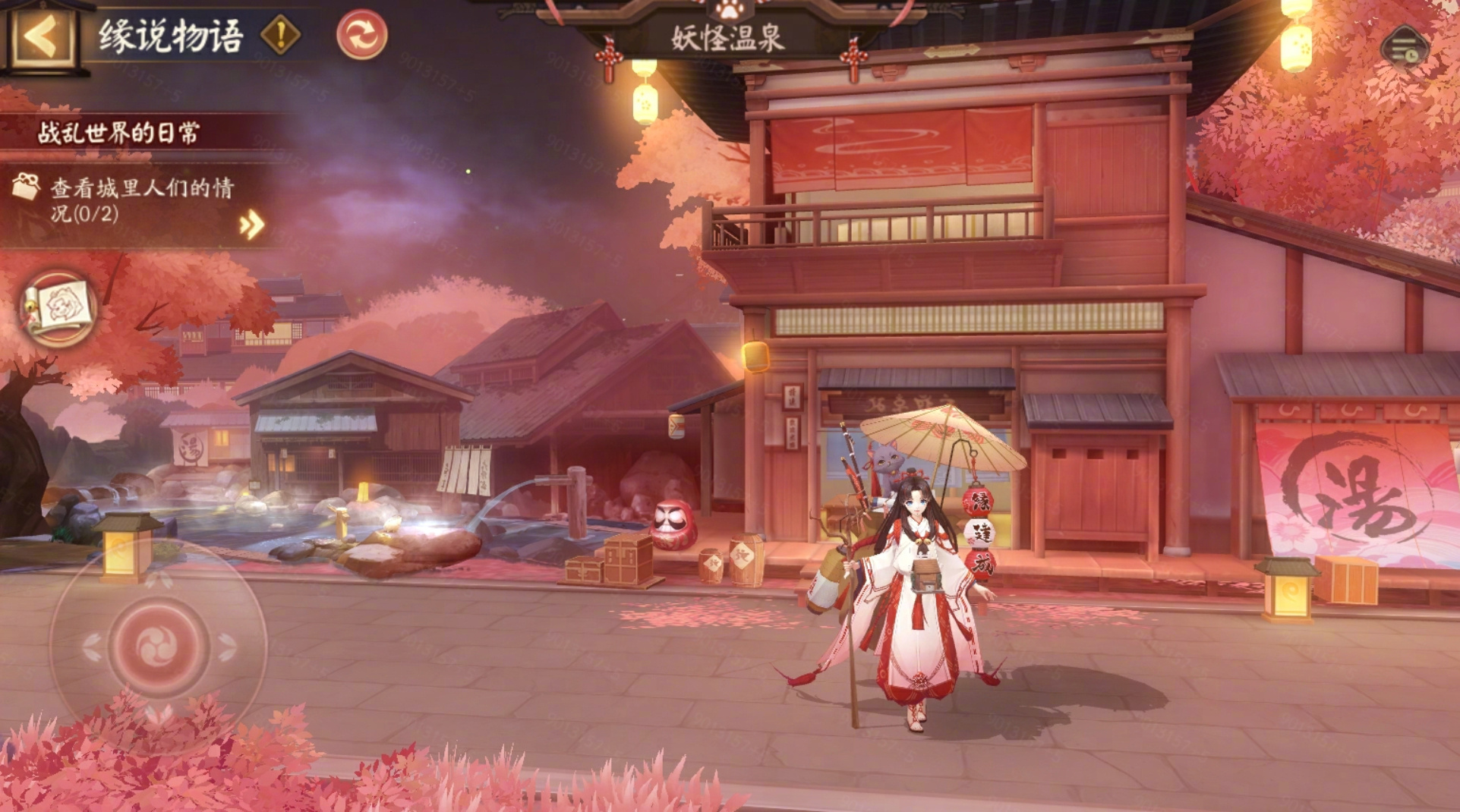This screenshot has width=1460, height=812.
Task: Open the quest tracker about checking townspeople
Action: 140,200
